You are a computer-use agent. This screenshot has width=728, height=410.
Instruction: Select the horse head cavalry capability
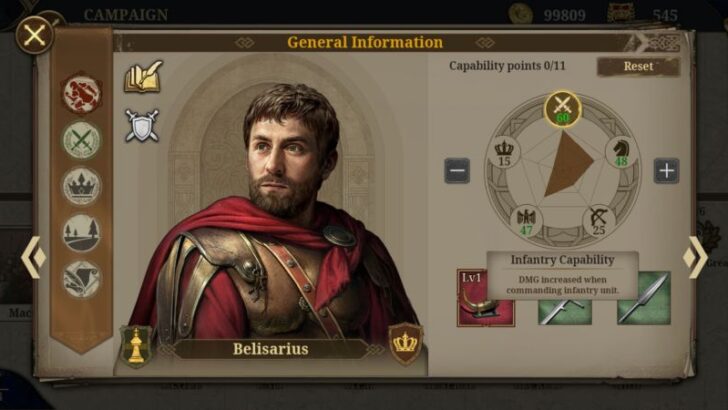click(x=620, y=152)
